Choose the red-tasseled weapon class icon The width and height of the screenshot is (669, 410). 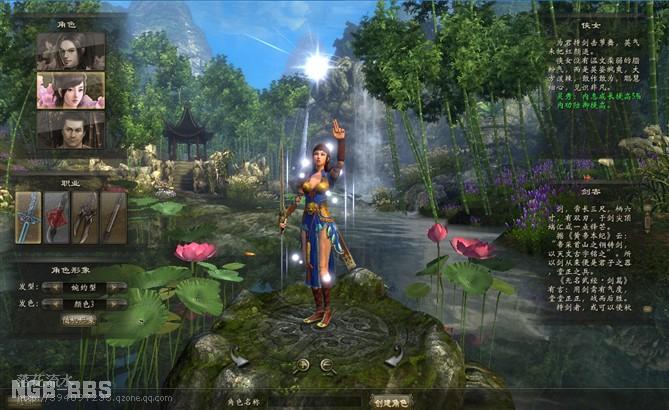coord(57,217)
